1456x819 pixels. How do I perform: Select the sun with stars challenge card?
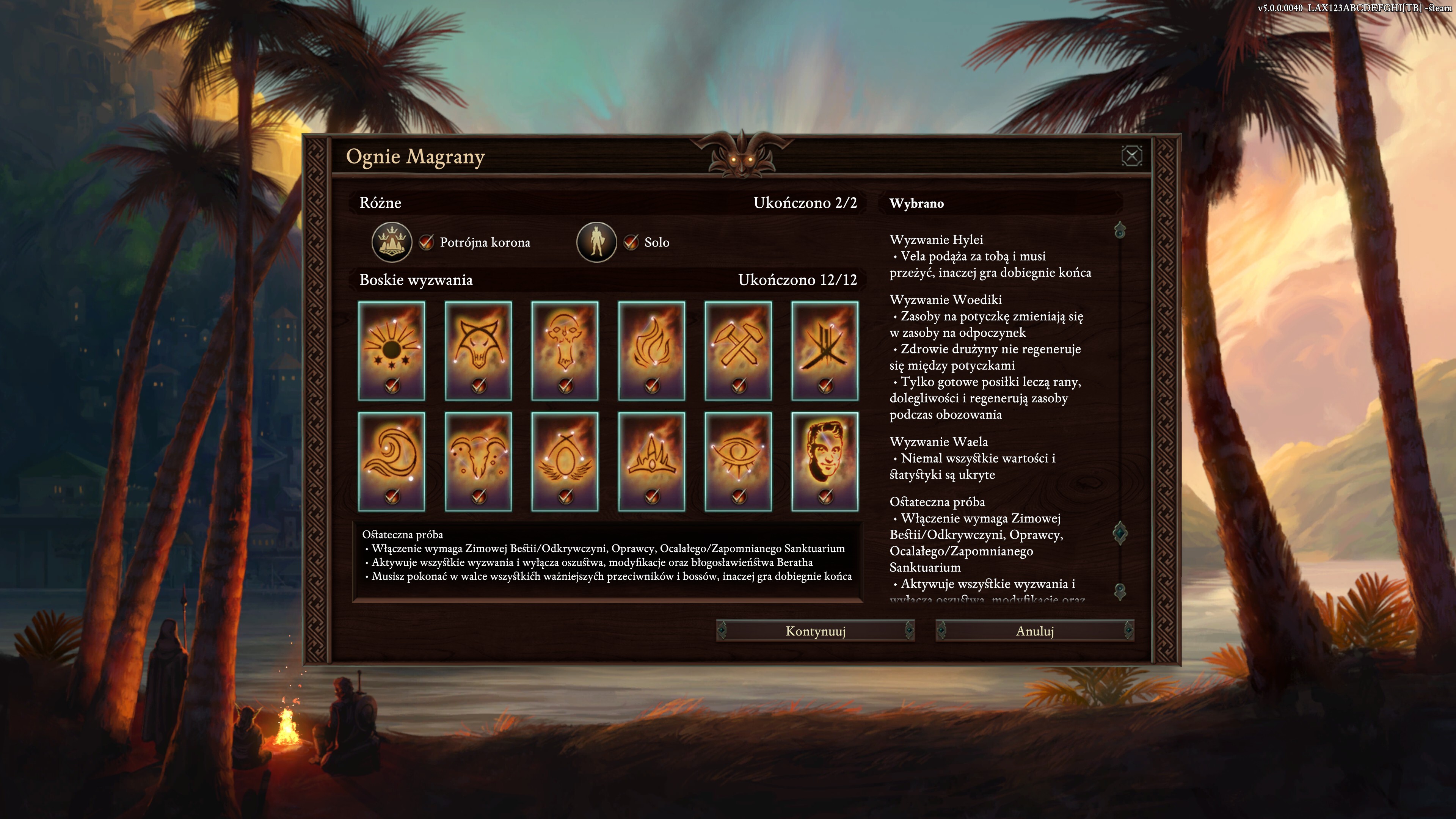(x=391, y=350)
